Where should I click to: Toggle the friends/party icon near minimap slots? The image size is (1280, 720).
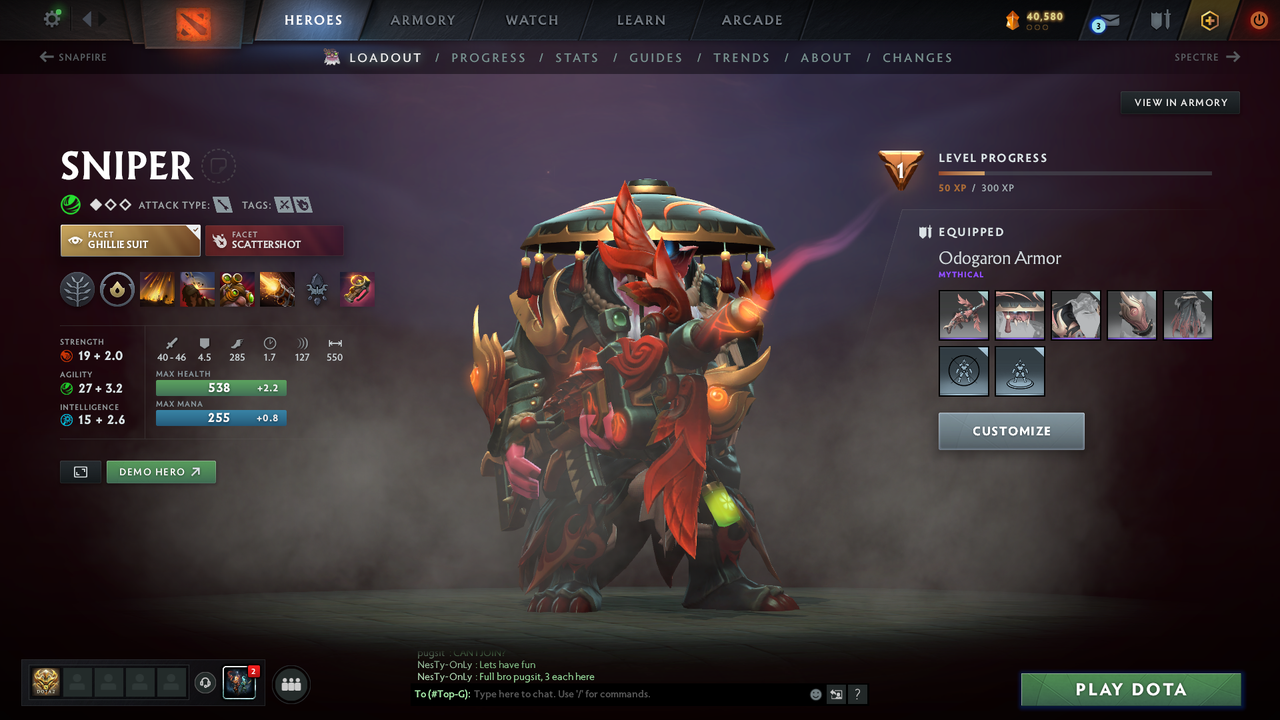pos(289,684)
